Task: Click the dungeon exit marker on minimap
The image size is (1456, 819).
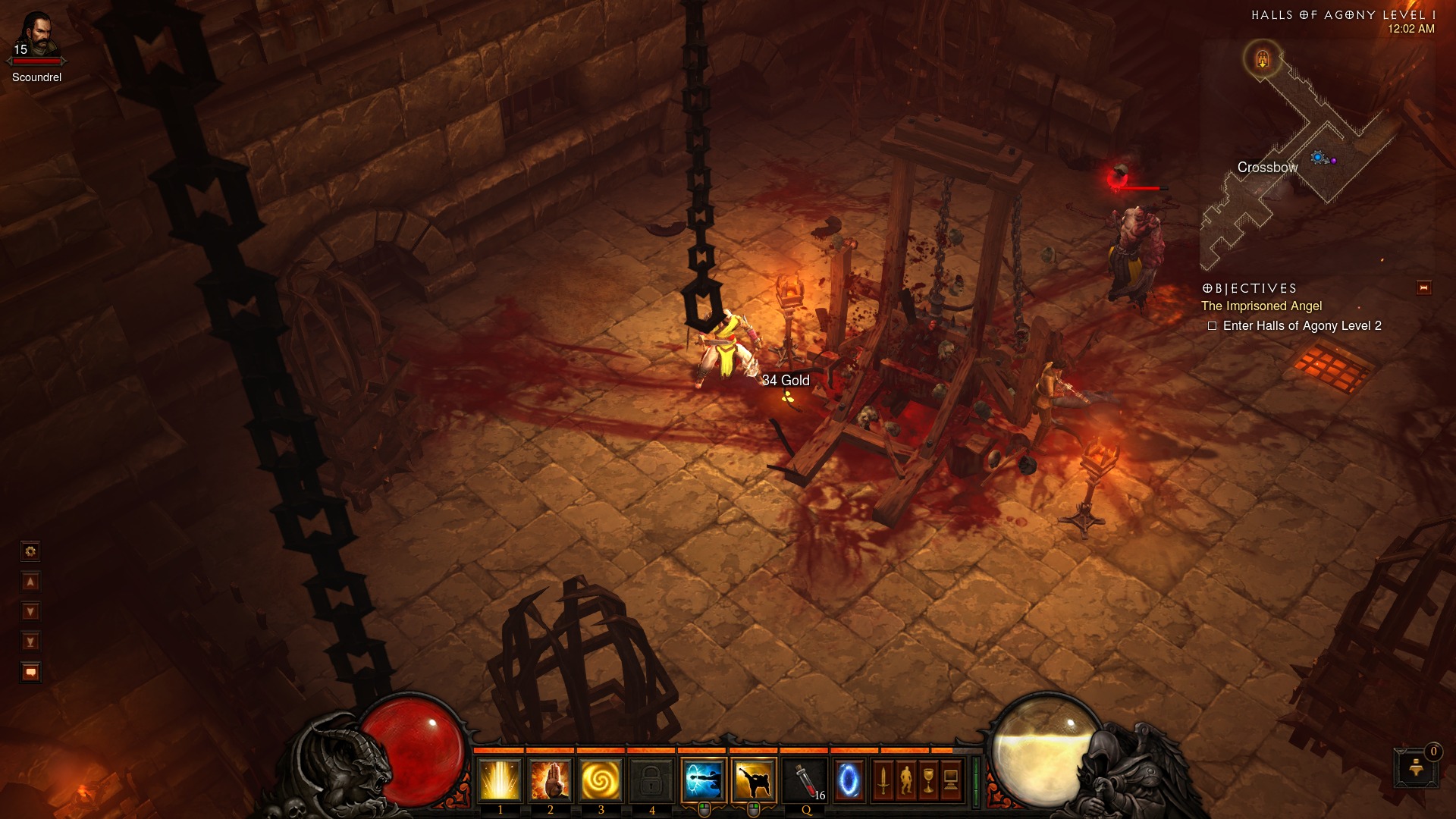Action: [1262, 58]
